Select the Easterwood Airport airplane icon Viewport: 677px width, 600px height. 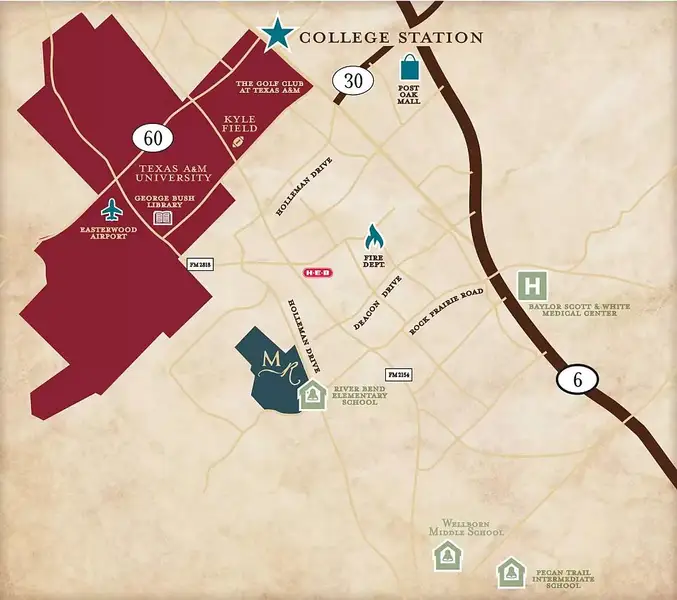[111, 211]
